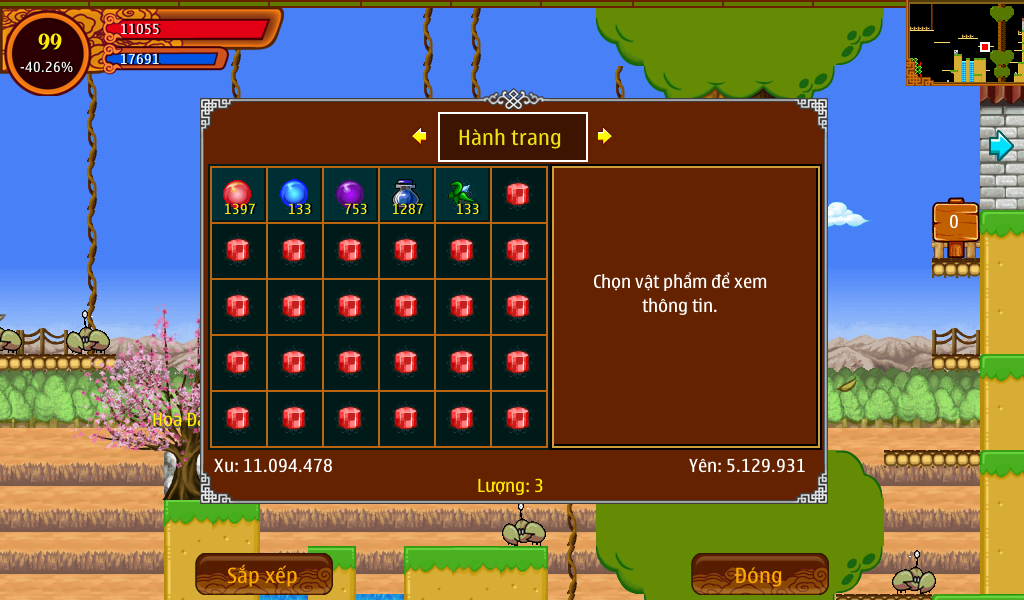
Task: Open the minimap
Action: point(964,42)
